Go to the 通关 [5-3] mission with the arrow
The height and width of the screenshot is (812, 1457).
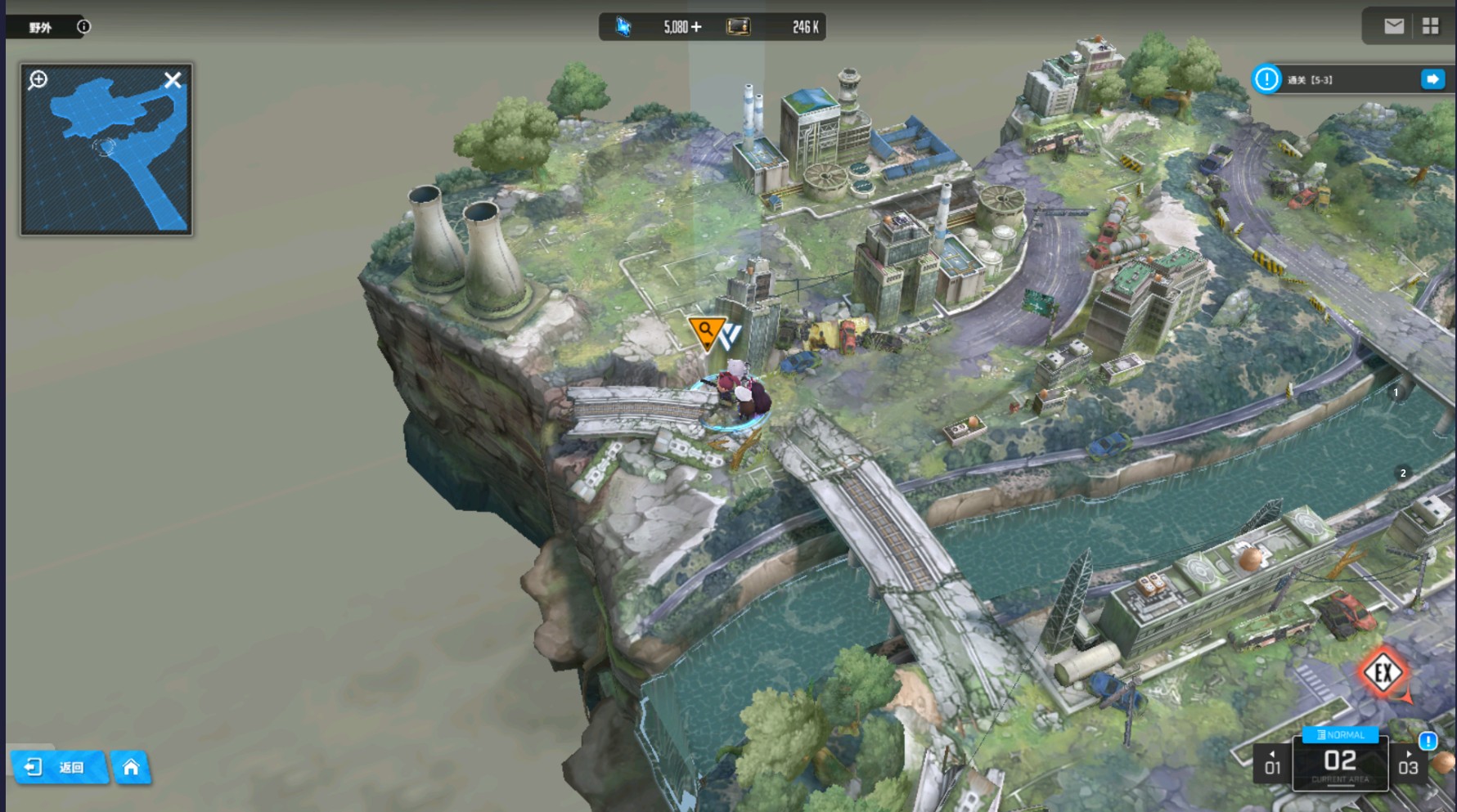[x=1432, y=79]
